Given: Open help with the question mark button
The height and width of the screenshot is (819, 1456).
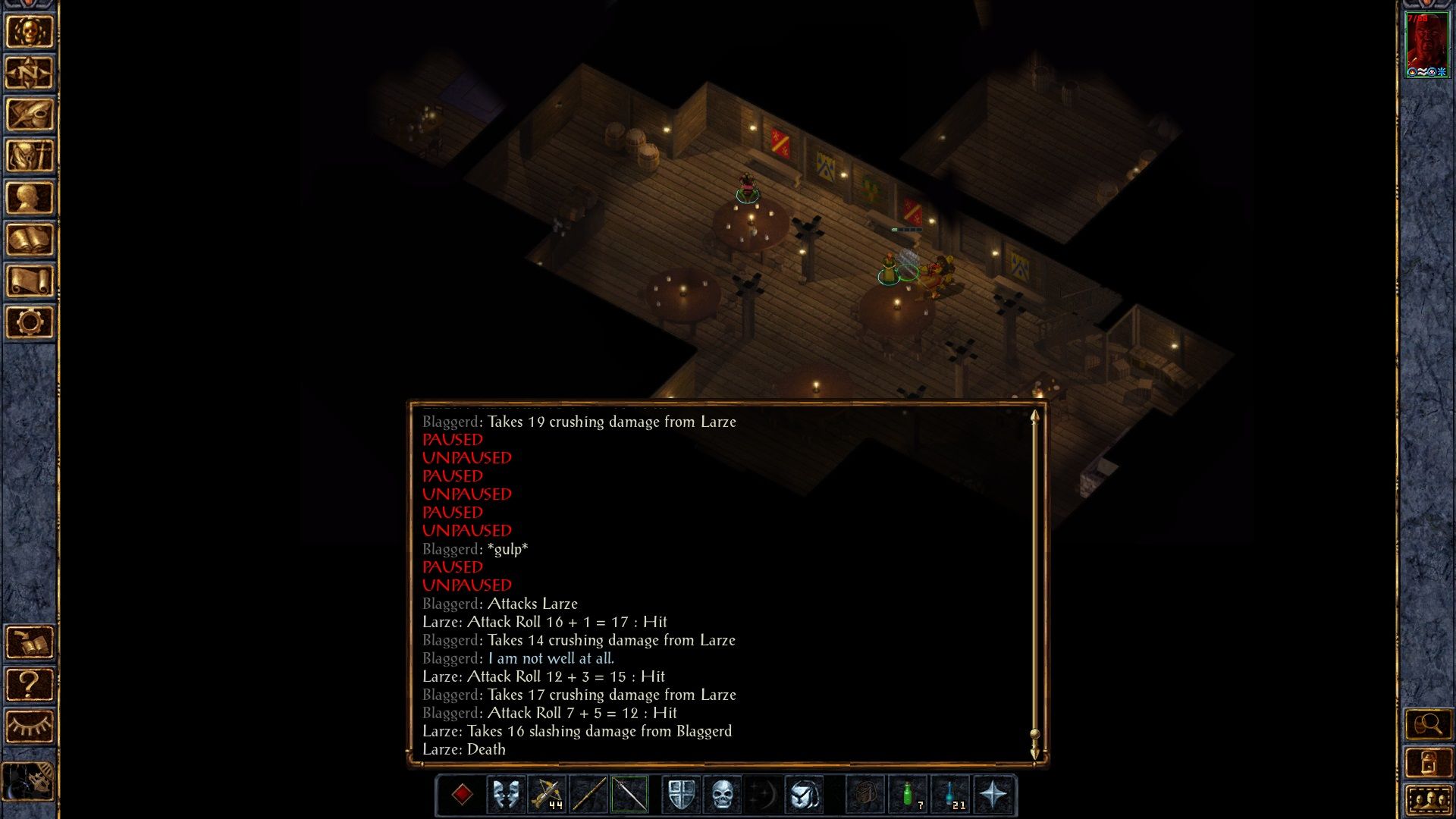Looking at the screenshot, I should (30, 685).
